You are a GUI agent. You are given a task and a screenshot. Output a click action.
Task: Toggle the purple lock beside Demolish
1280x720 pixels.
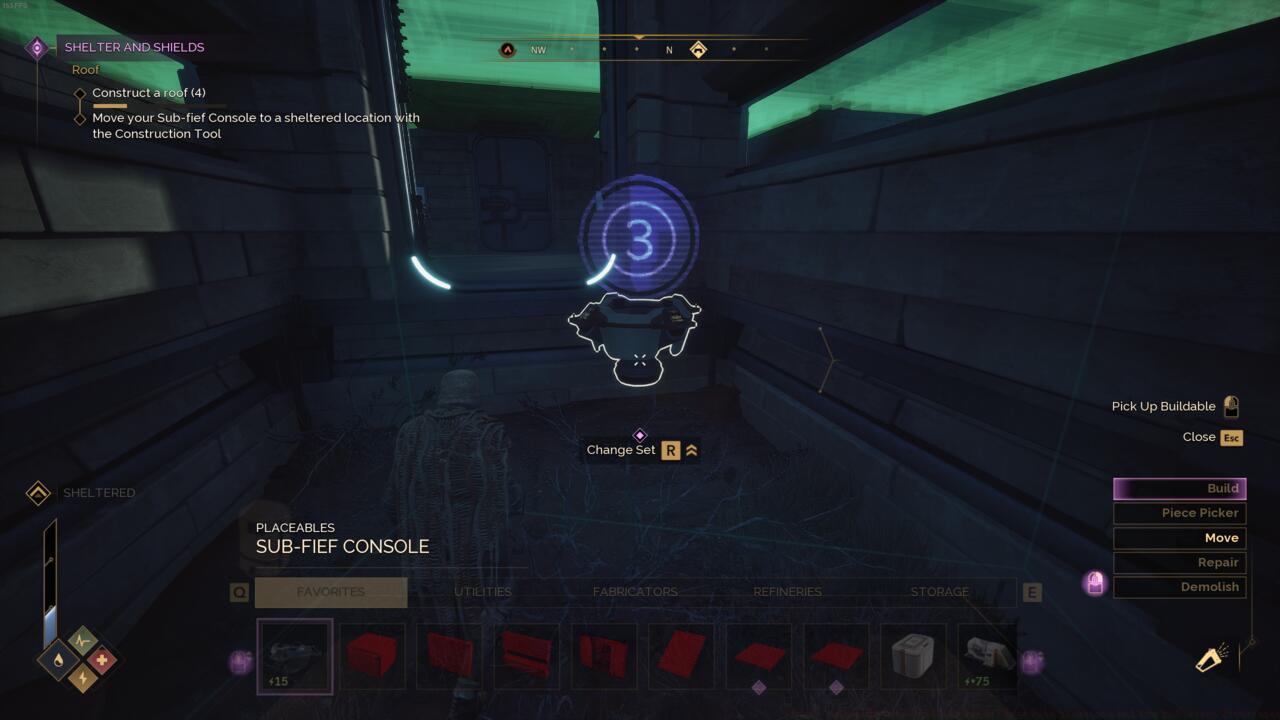pos(1094,584)
